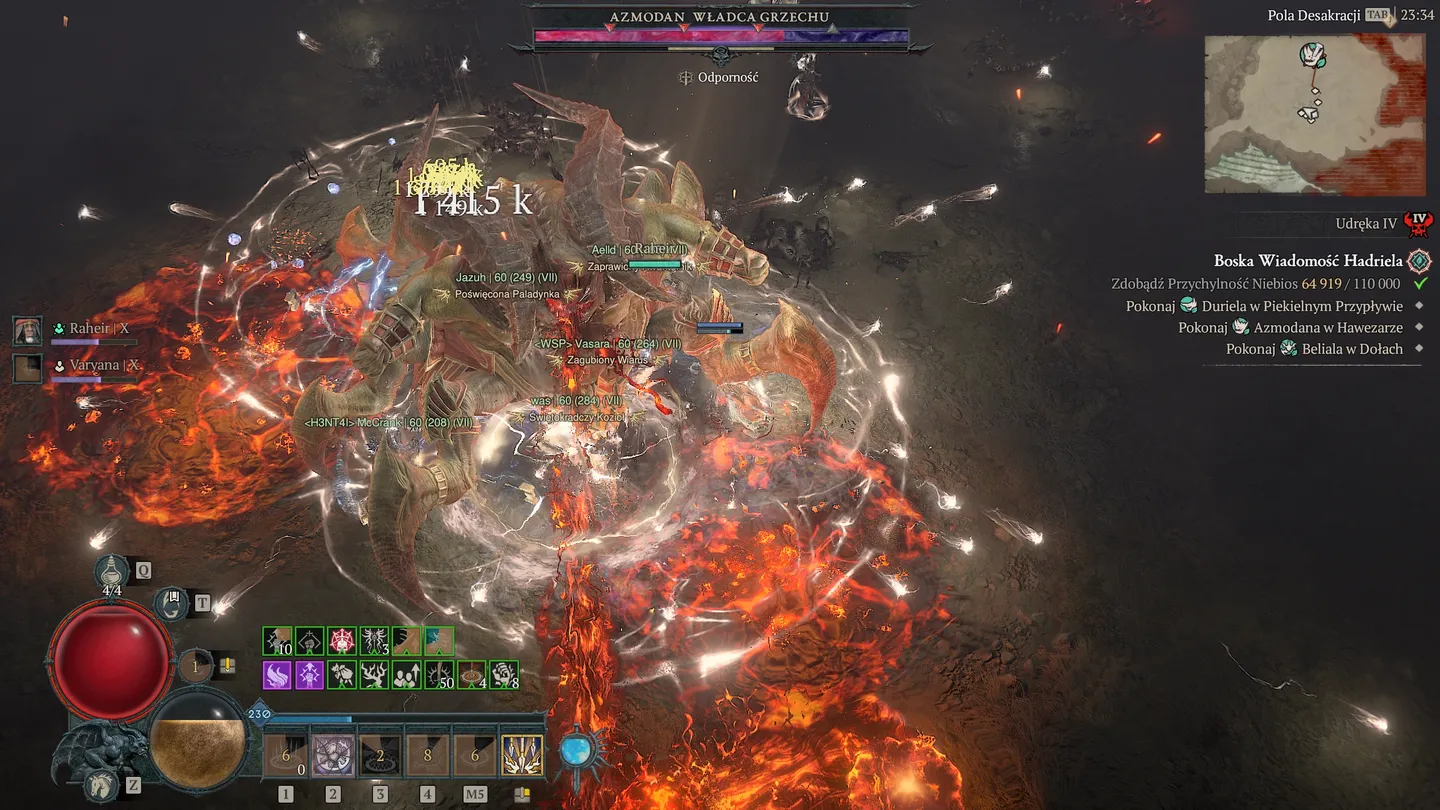
Task: Inspect the purple flame buff icon
Action: [277, 675]
